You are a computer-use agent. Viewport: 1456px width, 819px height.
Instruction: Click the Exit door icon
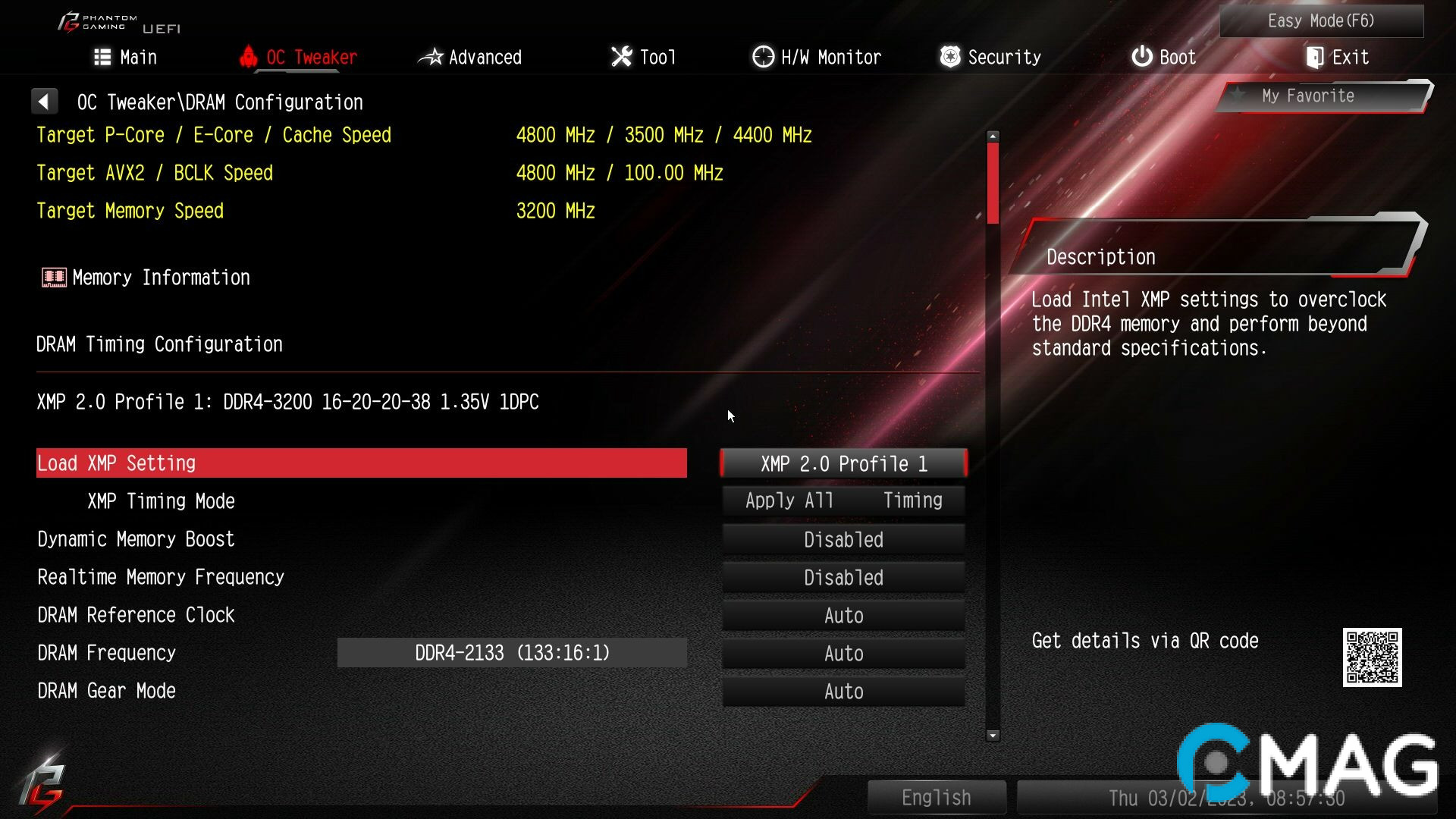[1313, 56]
